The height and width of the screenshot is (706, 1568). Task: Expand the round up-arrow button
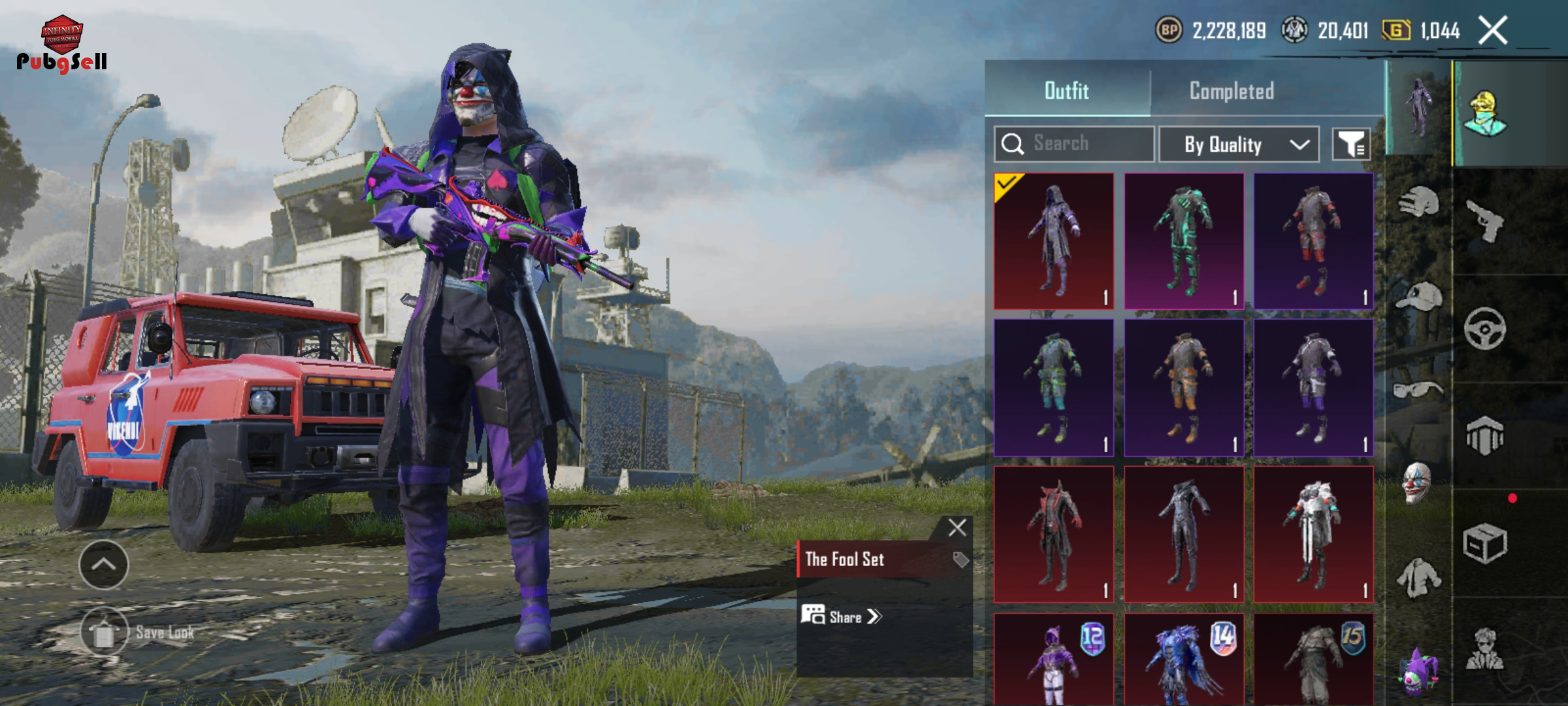coord(104,565)
